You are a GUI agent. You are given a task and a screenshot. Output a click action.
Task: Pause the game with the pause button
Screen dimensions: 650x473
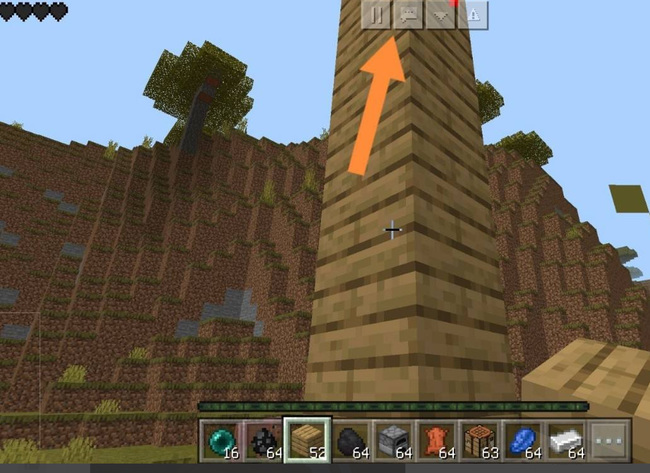pos(376,14)
